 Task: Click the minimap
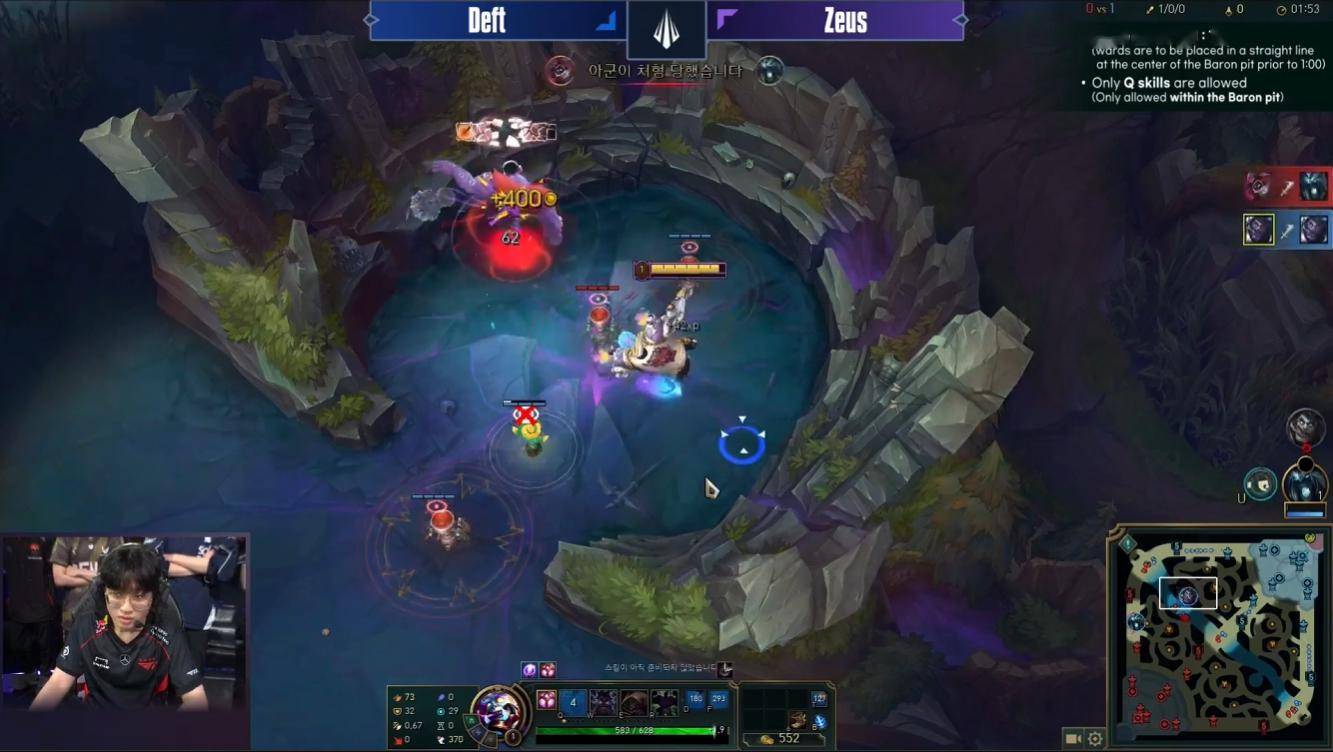[x=1219, y=639]
